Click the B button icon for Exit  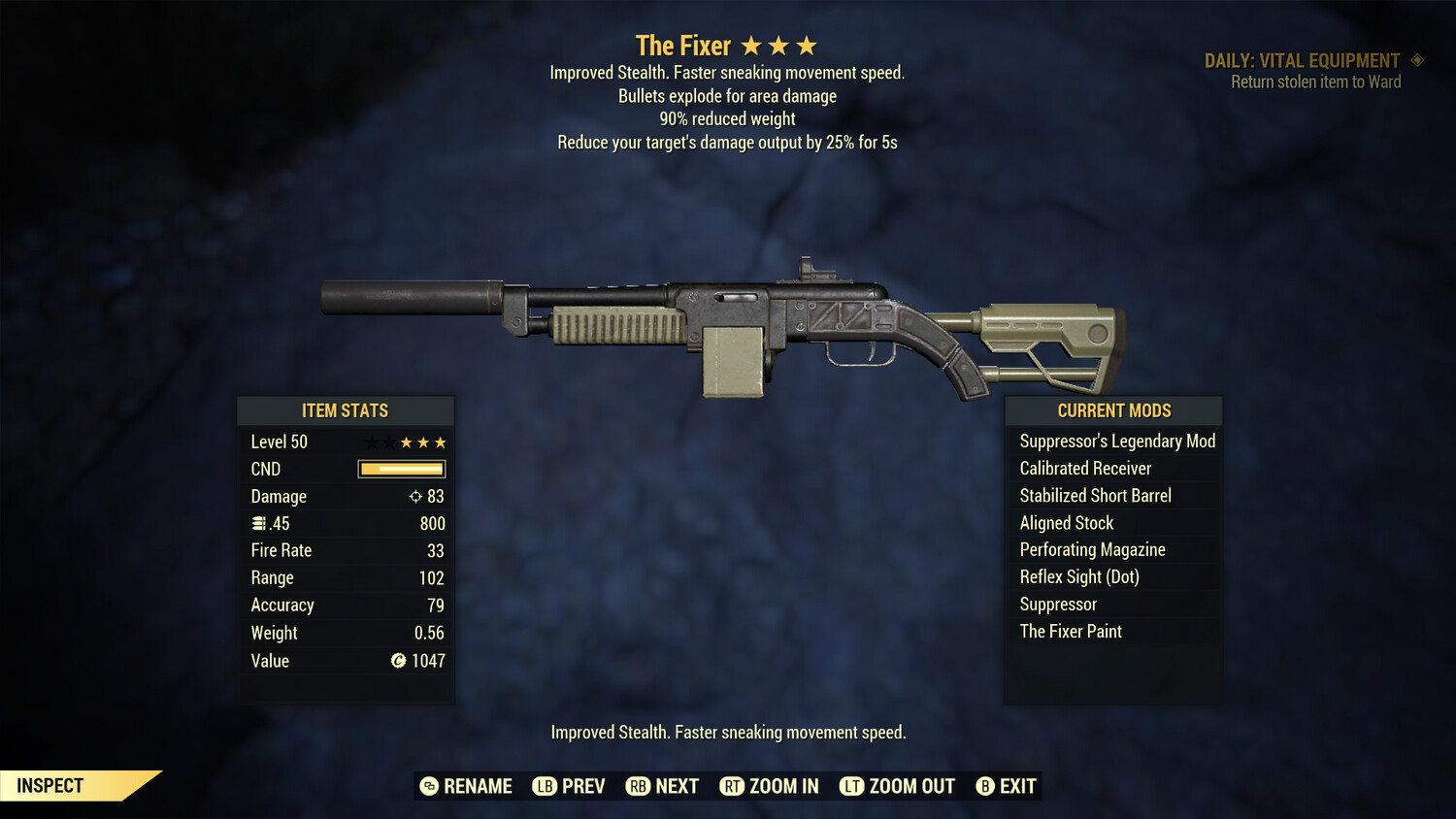coord(985,786)
